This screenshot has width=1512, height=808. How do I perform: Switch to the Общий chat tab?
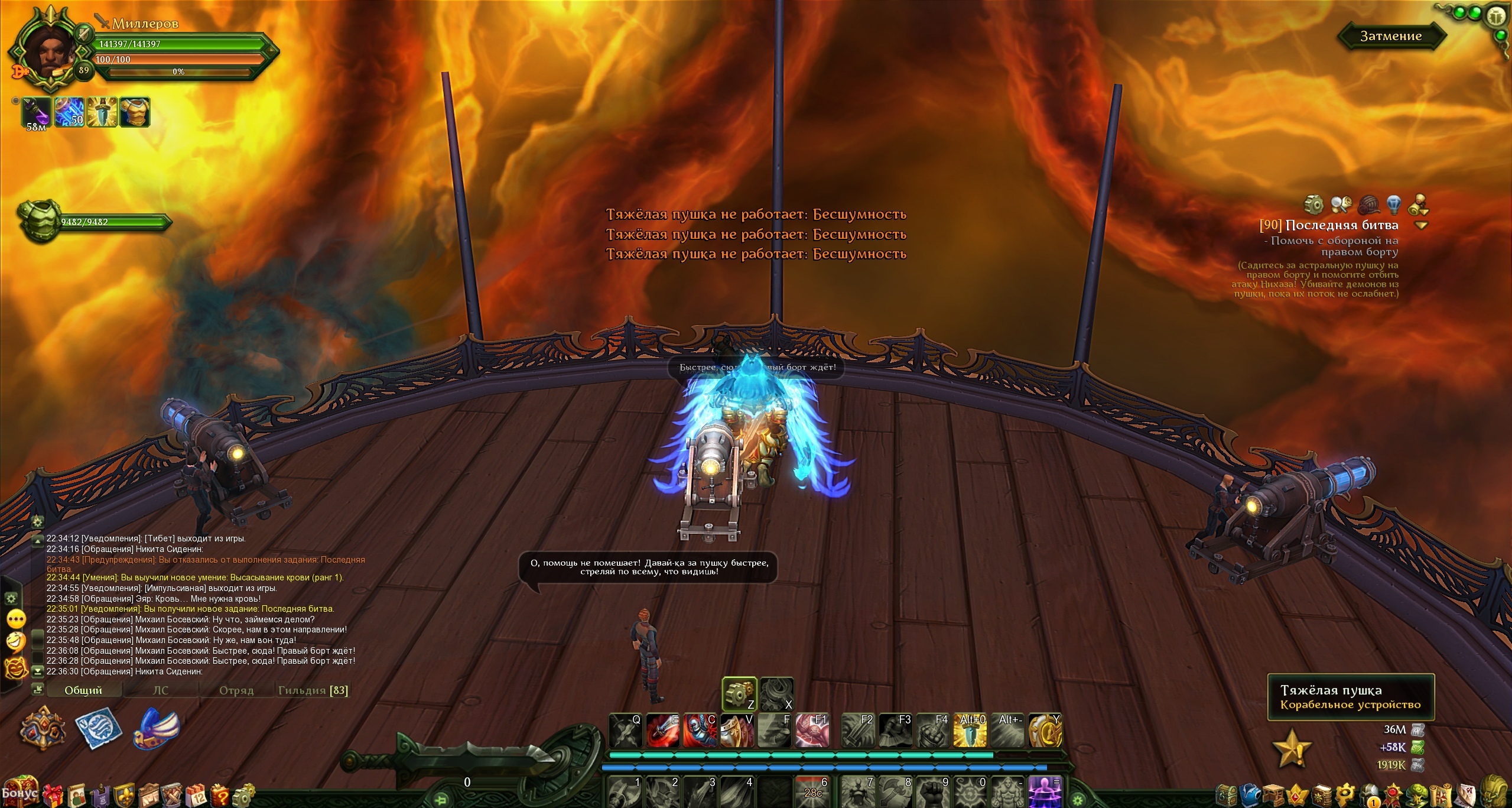(83, 690)
